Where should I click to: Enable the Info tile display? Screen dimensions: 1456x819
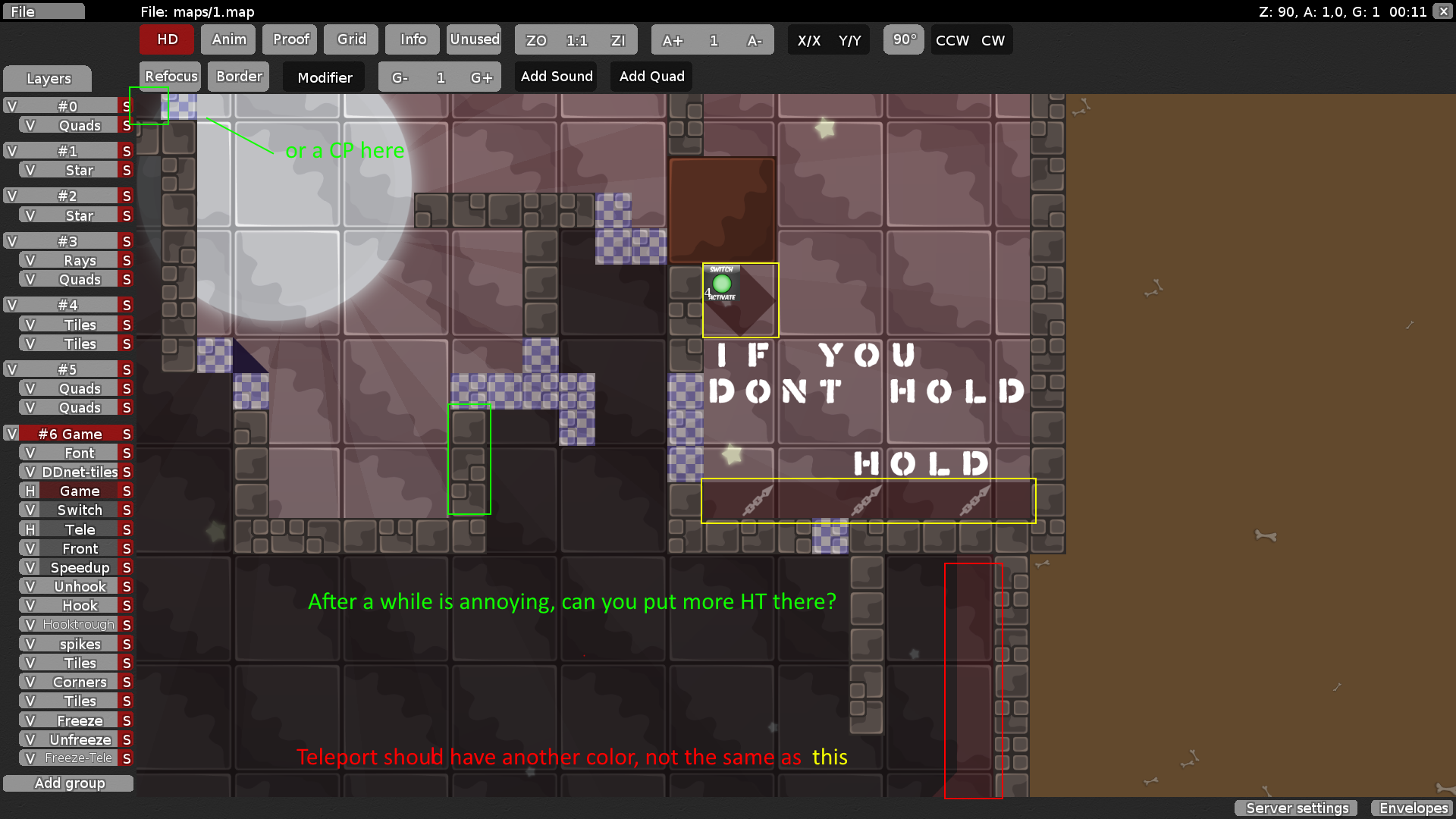pyautogui.click(x=412, y=39)
